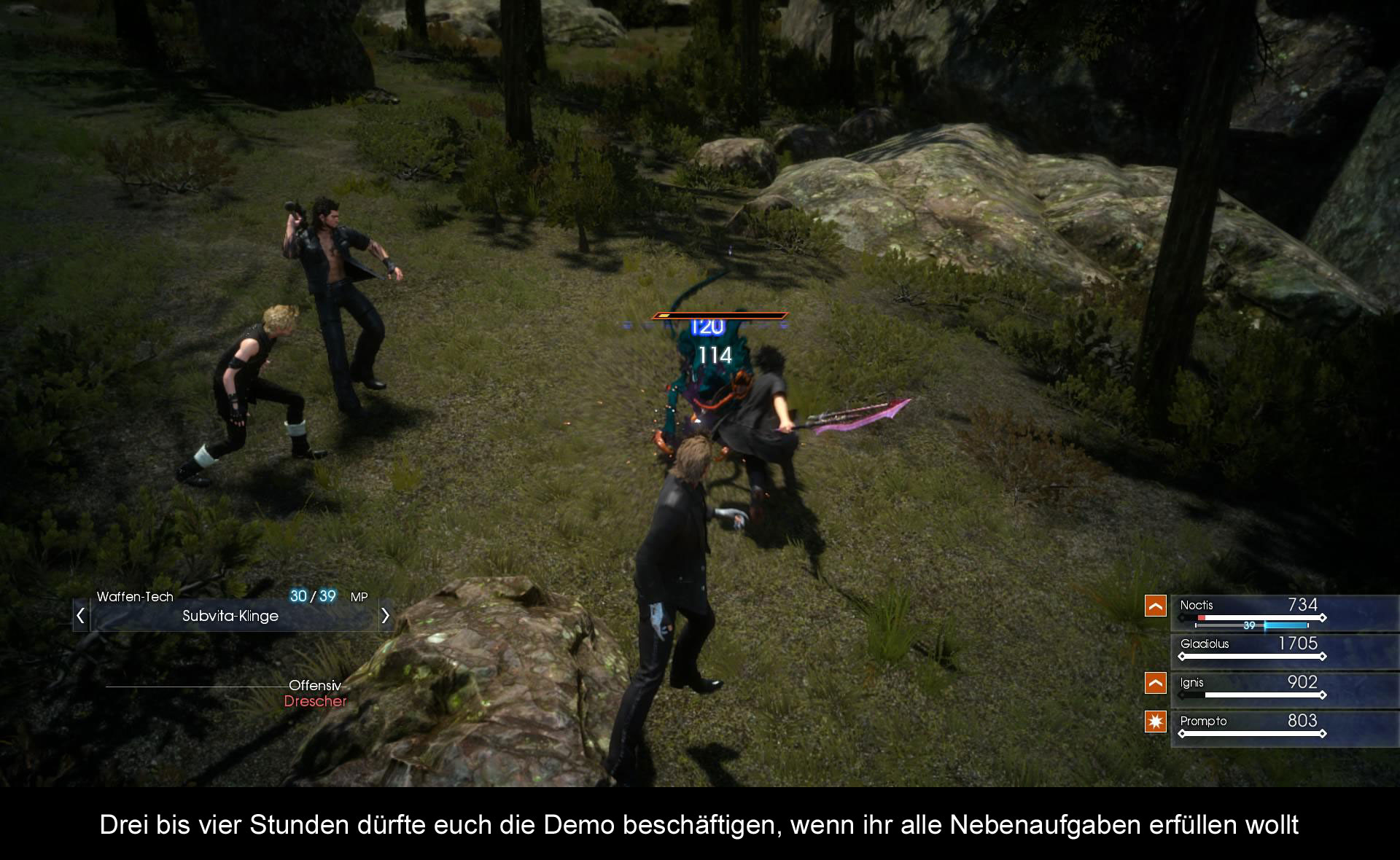Select the Subvita-Klinge weapon technique
This screenshot has width=1400, height=860.
(x=230, y=616)
